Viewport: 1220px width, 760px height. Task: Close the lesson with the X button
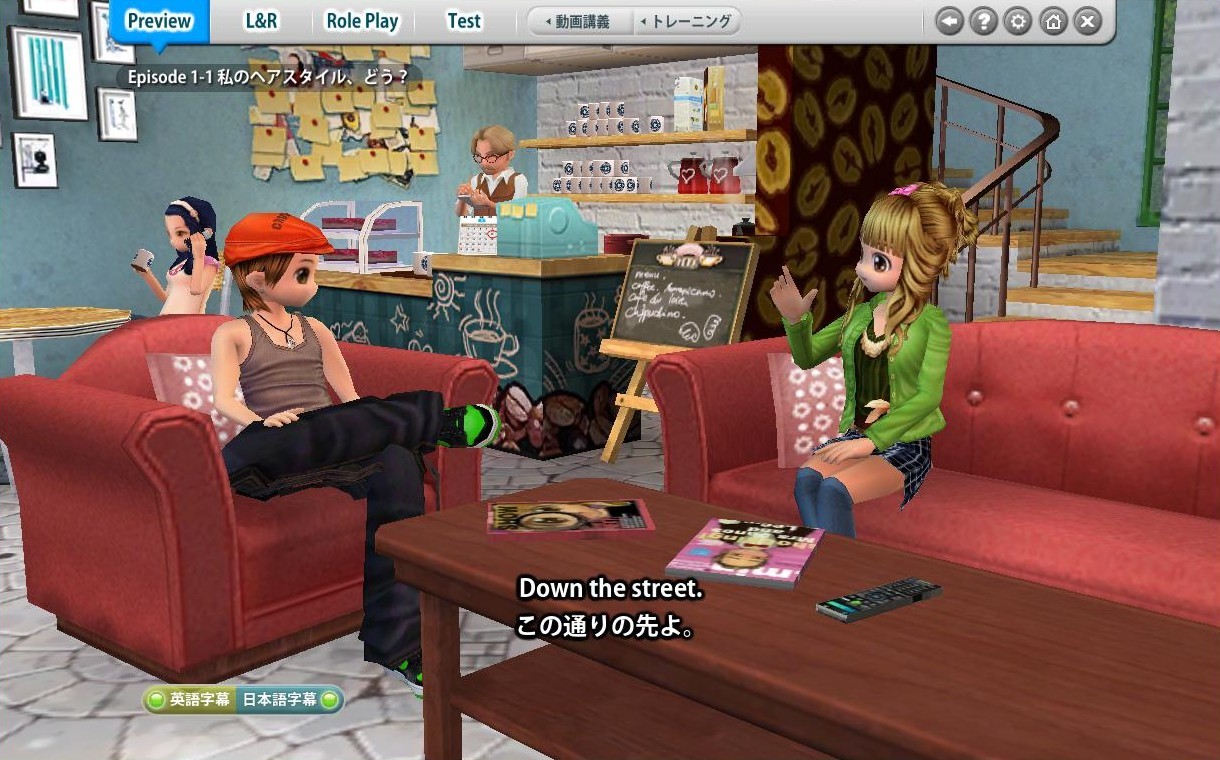point(1087,21)
